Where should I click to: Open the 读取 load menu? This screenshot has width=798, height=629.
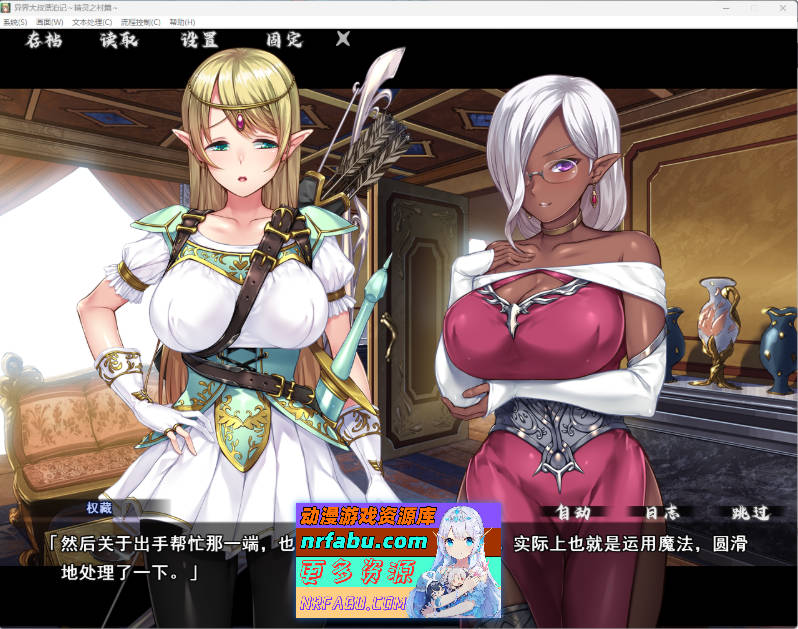click(118, 41)
